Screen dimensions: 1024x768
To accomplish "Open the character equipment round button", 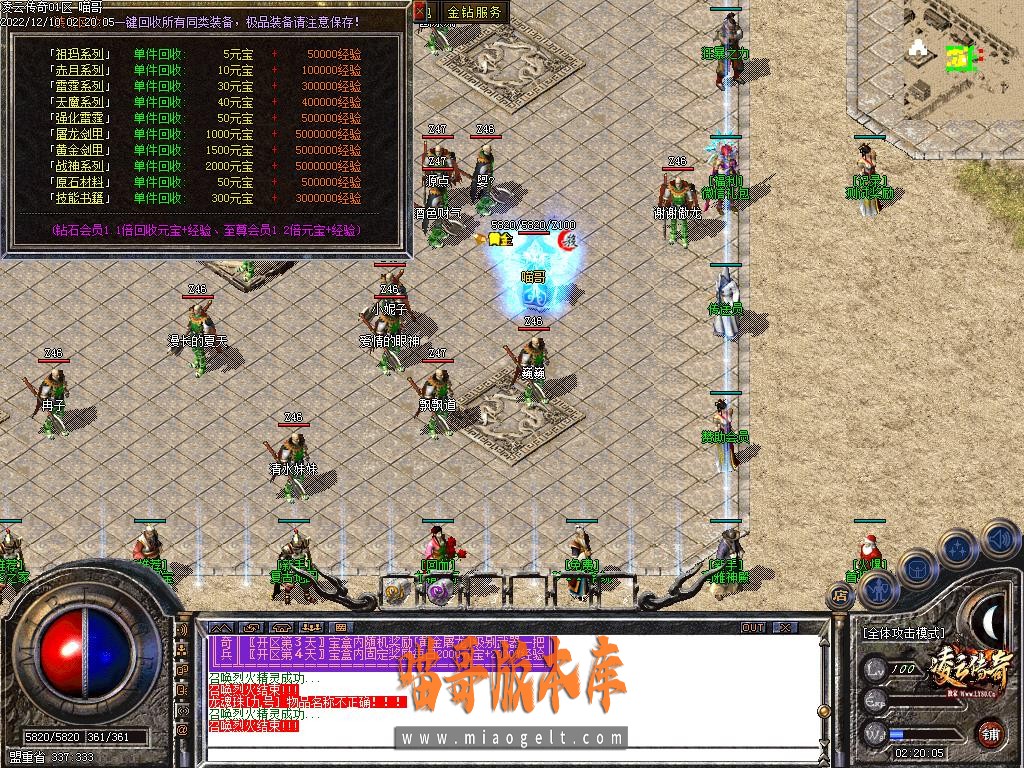I will [x=878, y=590].
